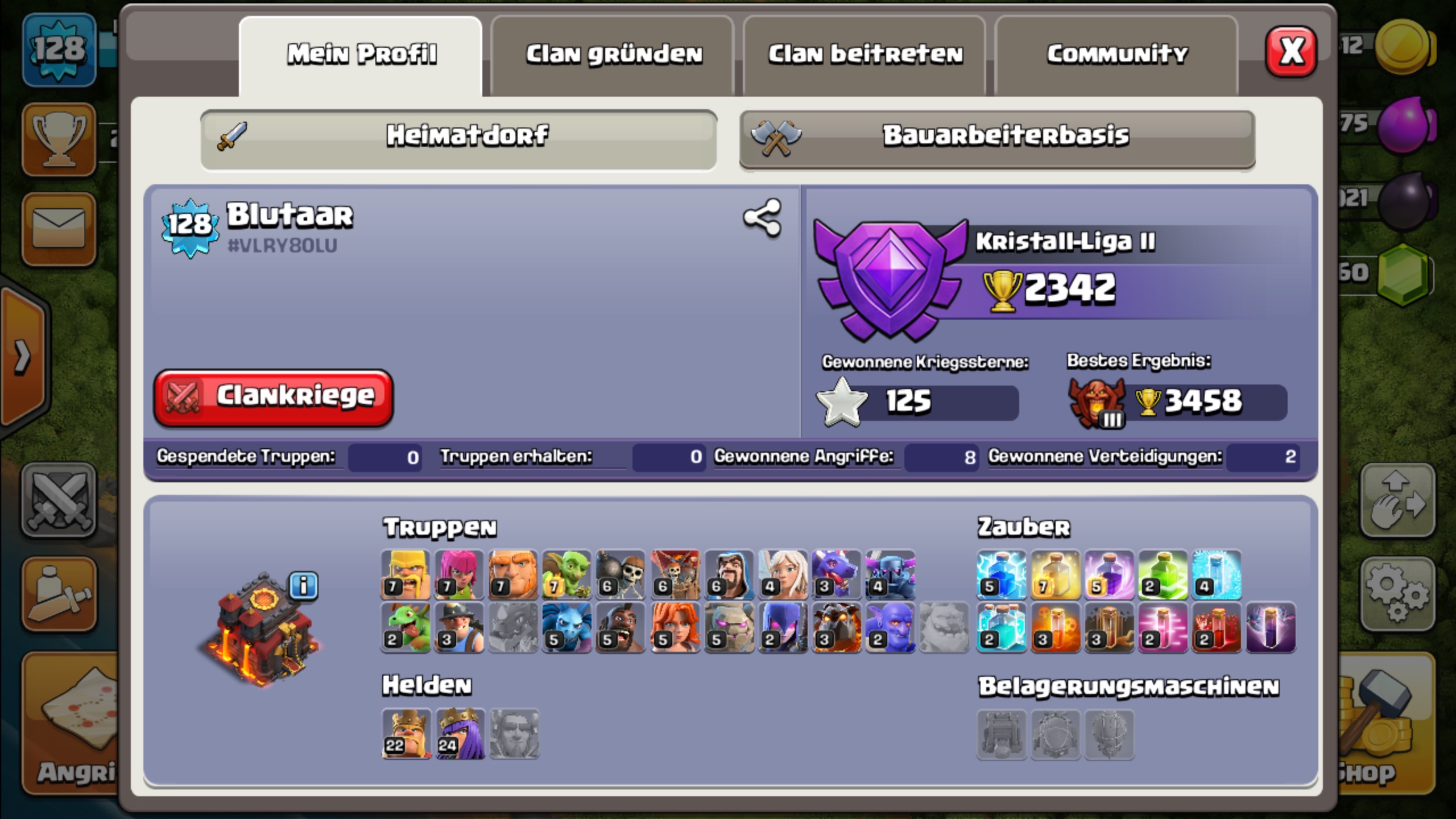Open the trophy leaderboard button
Image resolution: width=1456 pixels, height=819 pixels.
[59, 140]
